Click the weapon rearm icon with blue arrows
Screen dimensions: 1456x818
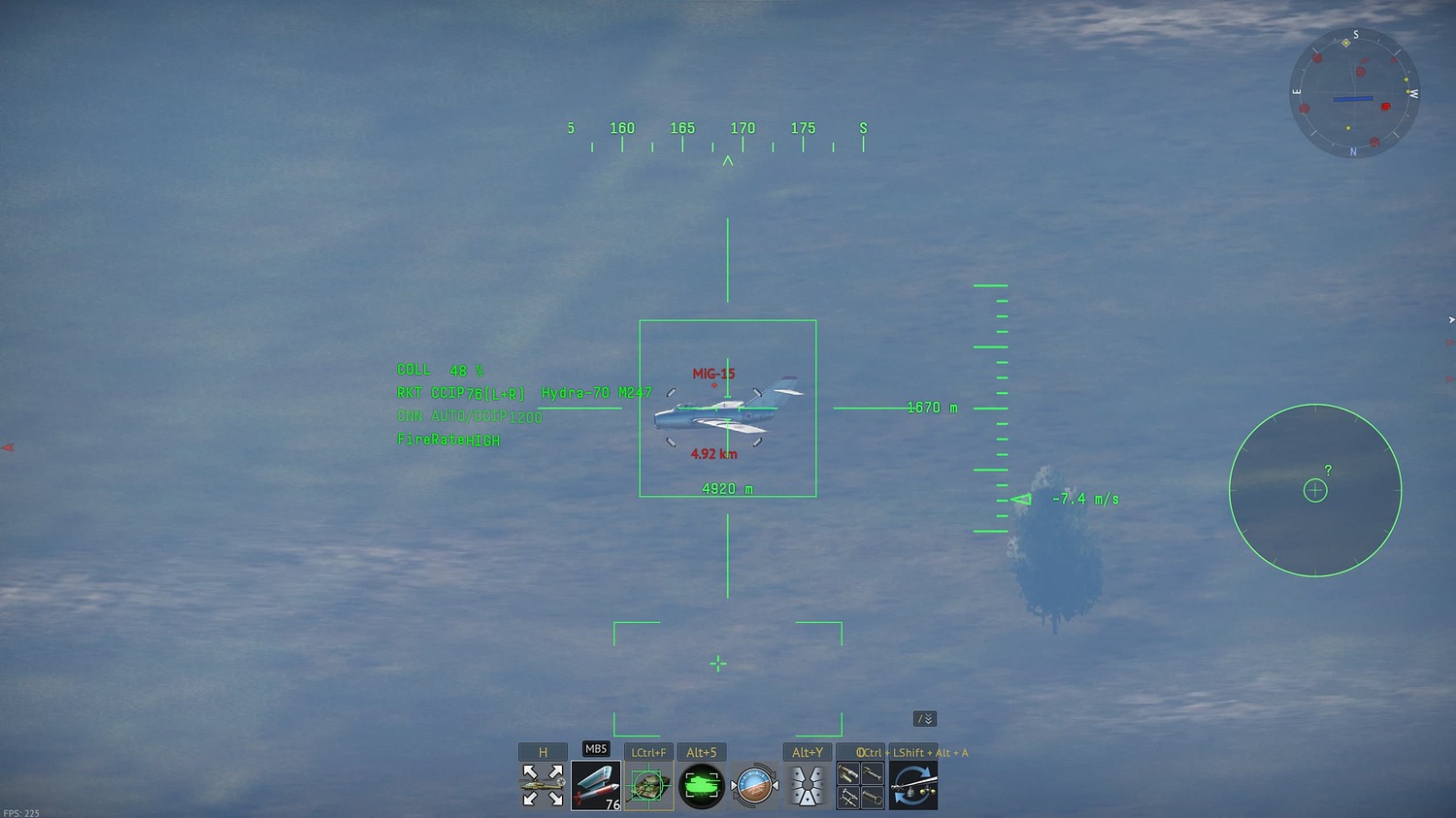coord(912,786)
